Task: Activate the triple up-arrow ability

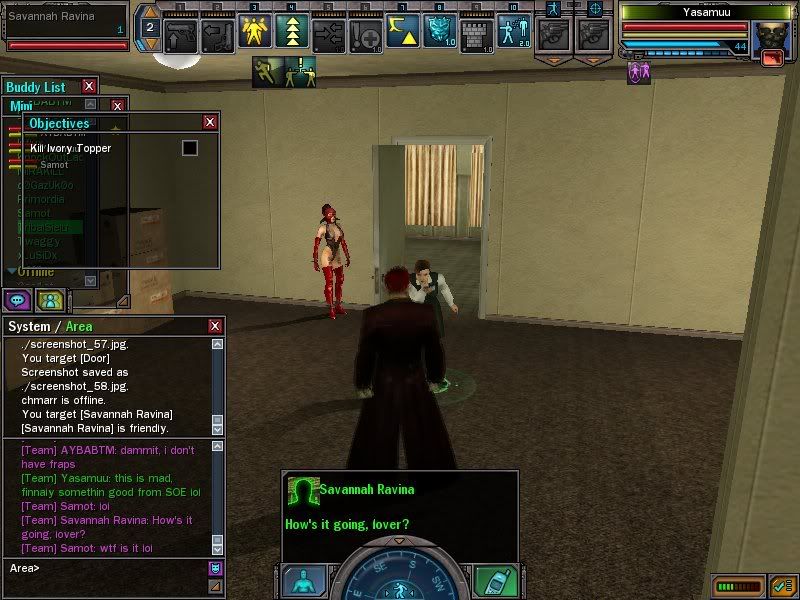Action: point(291,32)
